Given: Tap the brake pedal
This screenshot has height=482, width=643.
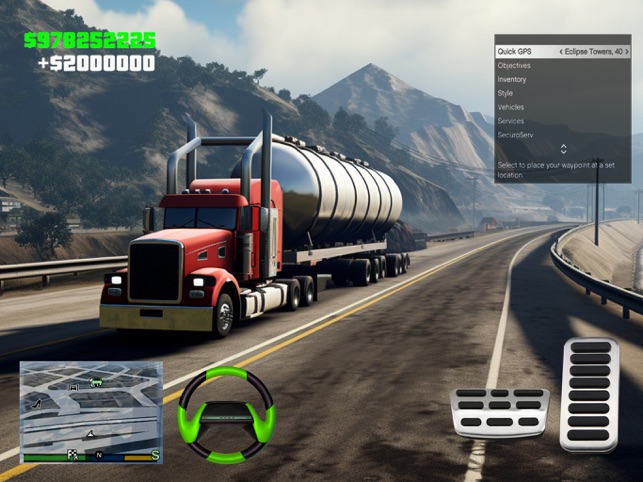Looking at the screenshot, I should 499,413.
